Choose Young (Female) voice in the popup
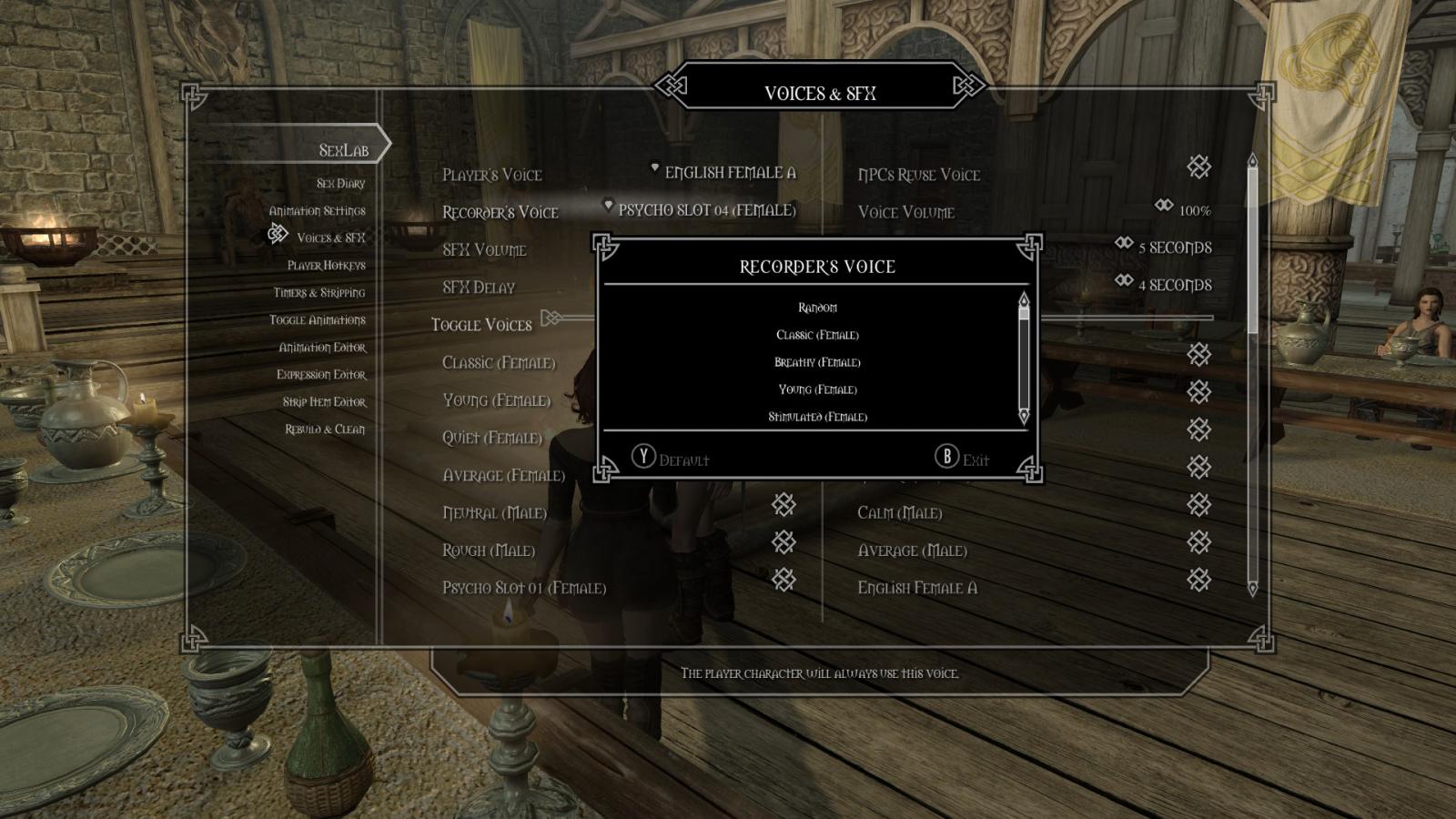 click(x=817, y=389)
